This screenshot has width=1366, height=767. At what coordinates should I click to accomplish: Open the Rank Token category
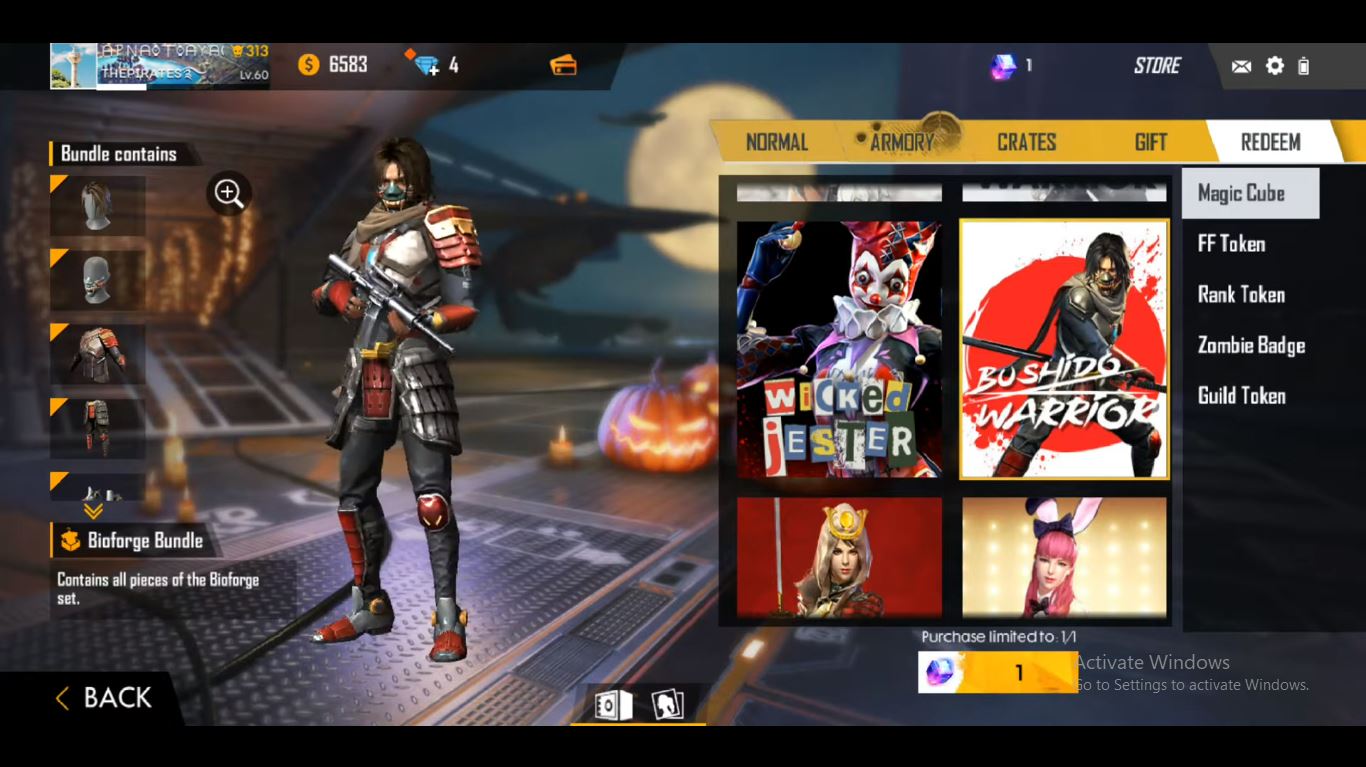1241,294
